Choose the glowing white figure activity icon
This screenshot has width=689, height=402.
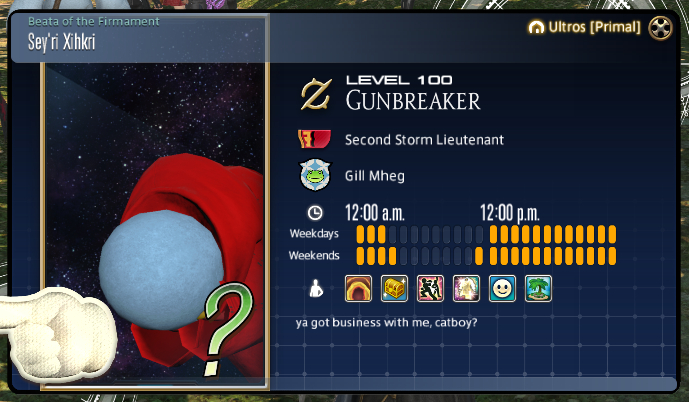[x=467, y=289]
